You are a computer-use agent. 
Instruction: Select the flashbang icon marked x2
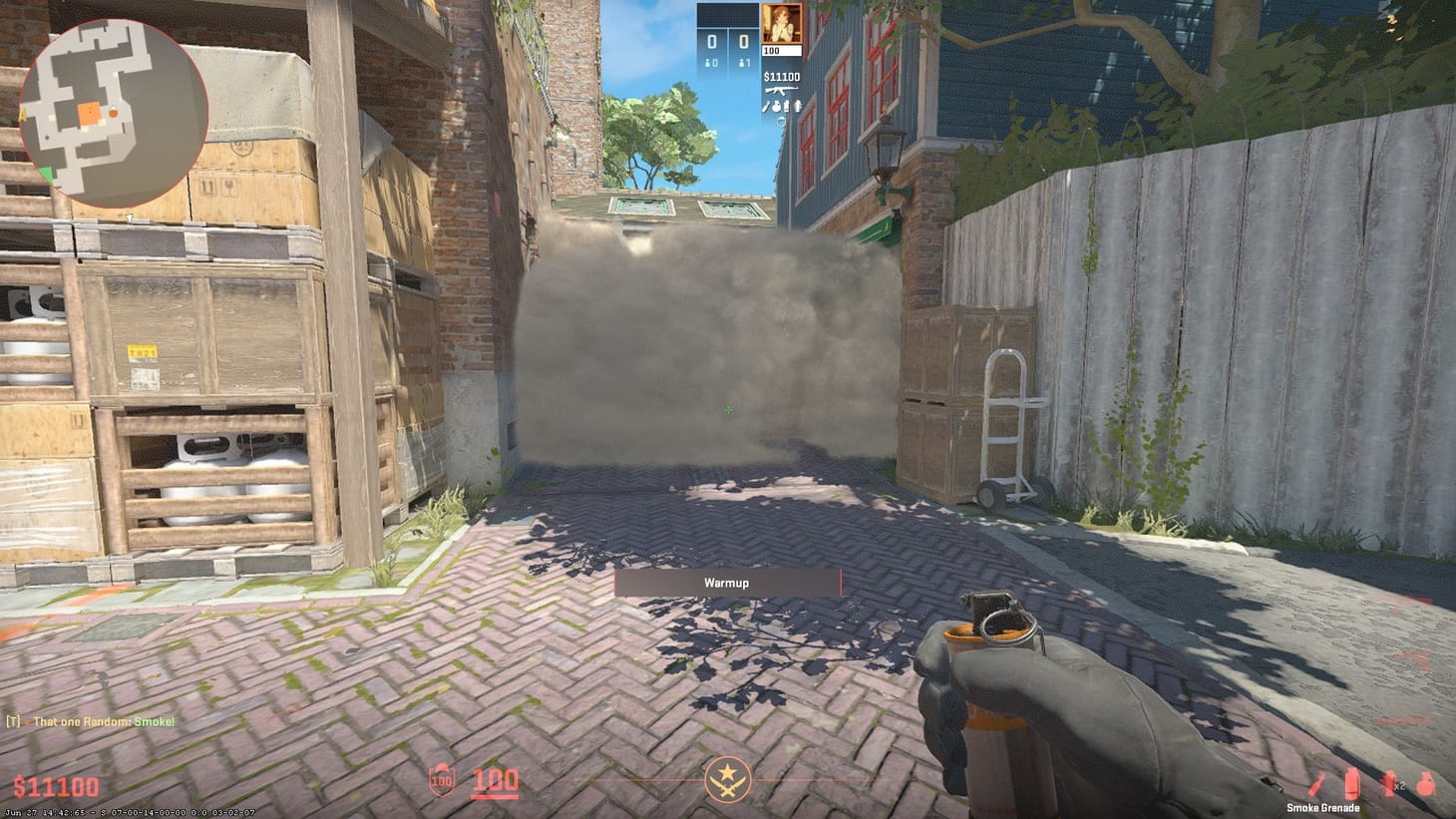pos(1388,783)
